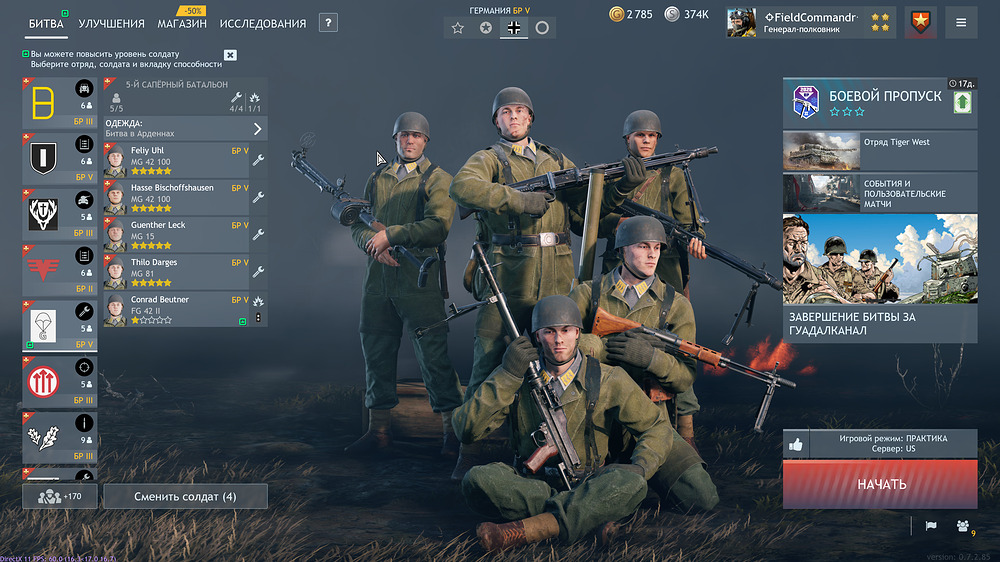This screenshot has width=1000, height=562.
Task: View the Отряд Tiger West offer
Action: 880,150
